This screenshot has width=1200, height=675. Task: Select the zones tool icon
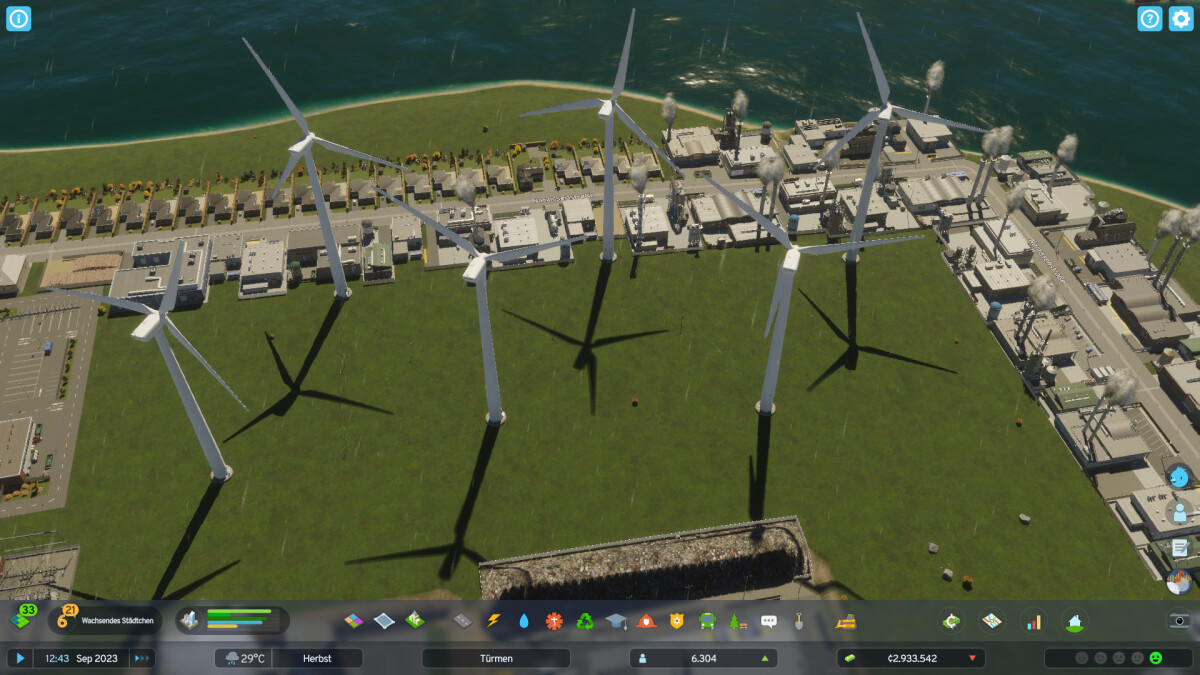[x=354, y=621]
